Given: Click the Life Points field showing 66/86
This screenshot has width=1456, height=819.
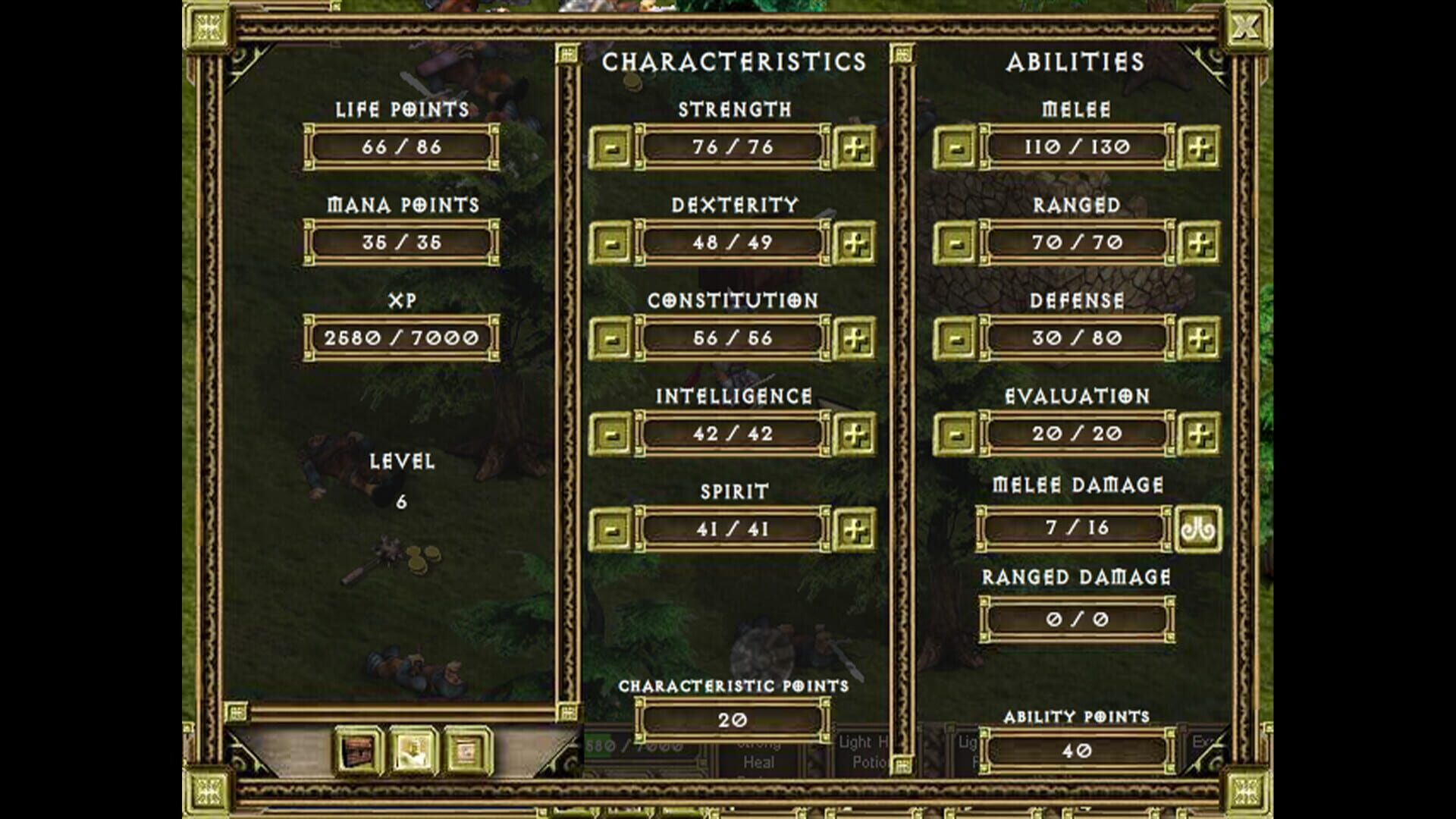Looking at the screenshot, I should tap(400, 149).
